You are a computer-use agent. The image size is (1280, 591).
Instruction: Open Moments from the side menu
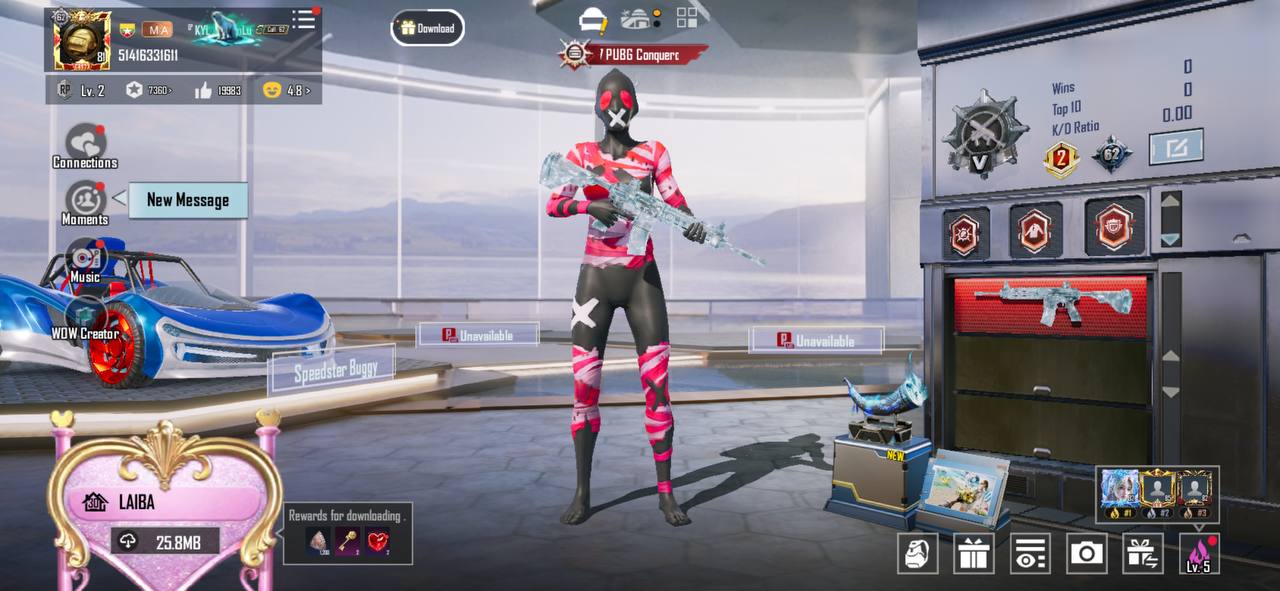click(x=85, y=203)
